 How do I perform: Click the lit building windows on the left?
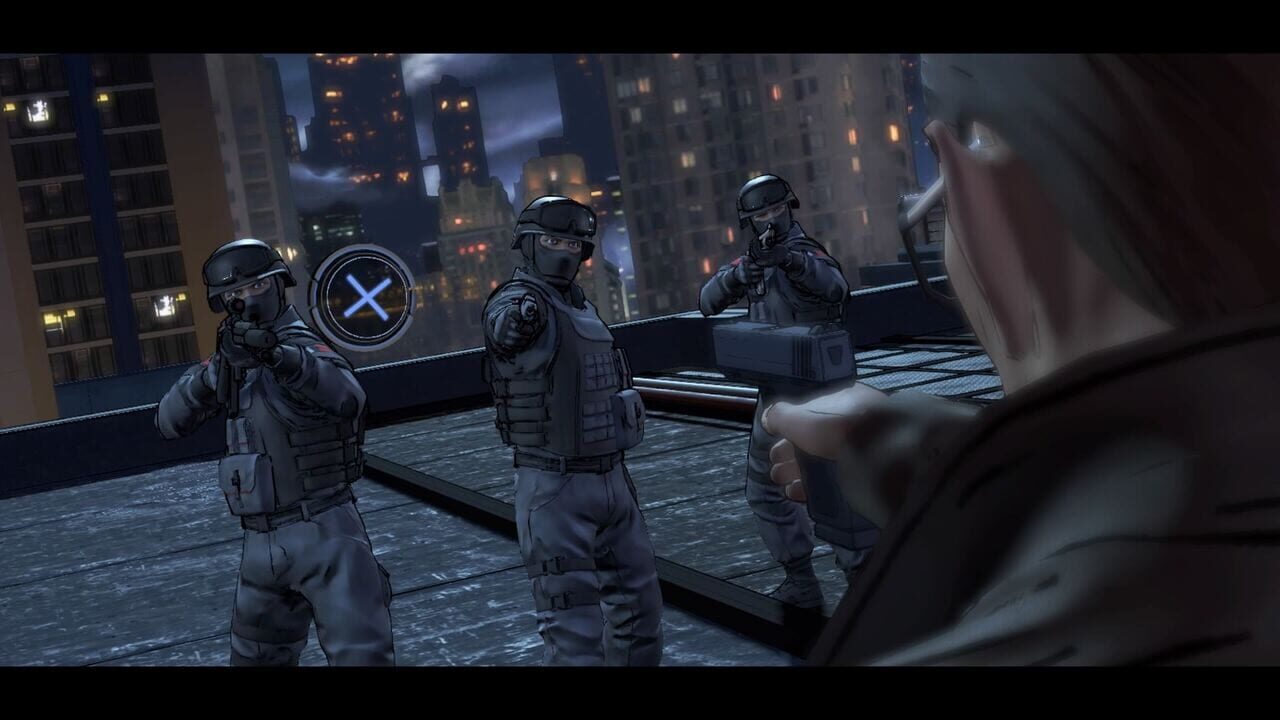[x=40, y=110]
